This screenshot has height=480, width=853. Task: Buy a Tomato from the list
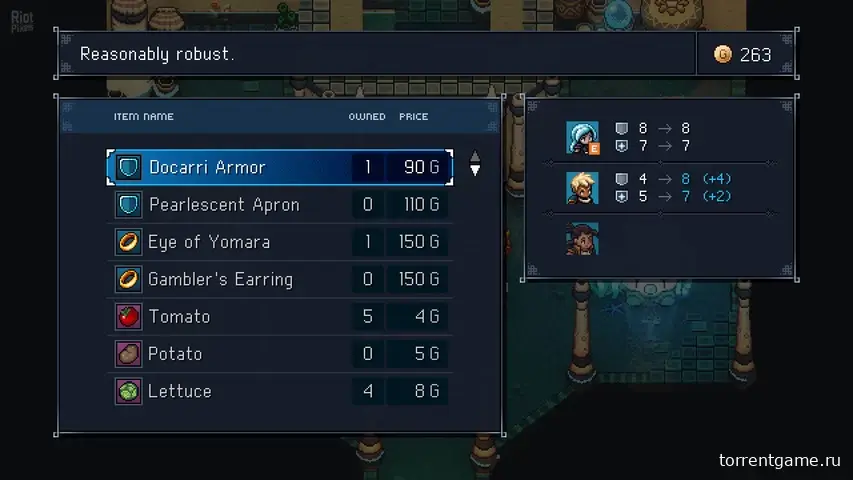[279, 316]
